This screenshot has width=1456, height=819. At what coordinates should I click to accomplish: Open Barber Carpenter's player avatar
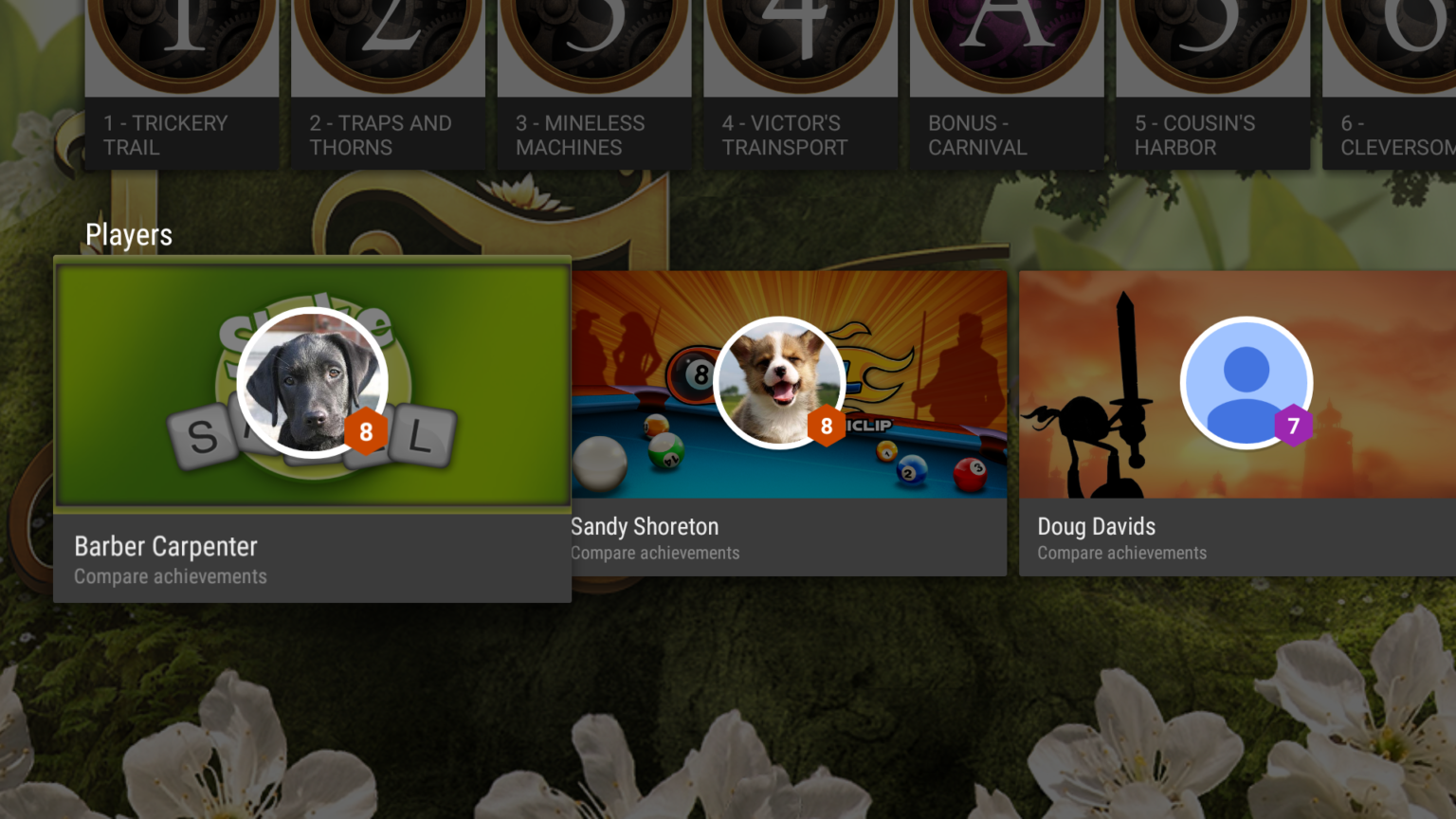pos(313,382)
